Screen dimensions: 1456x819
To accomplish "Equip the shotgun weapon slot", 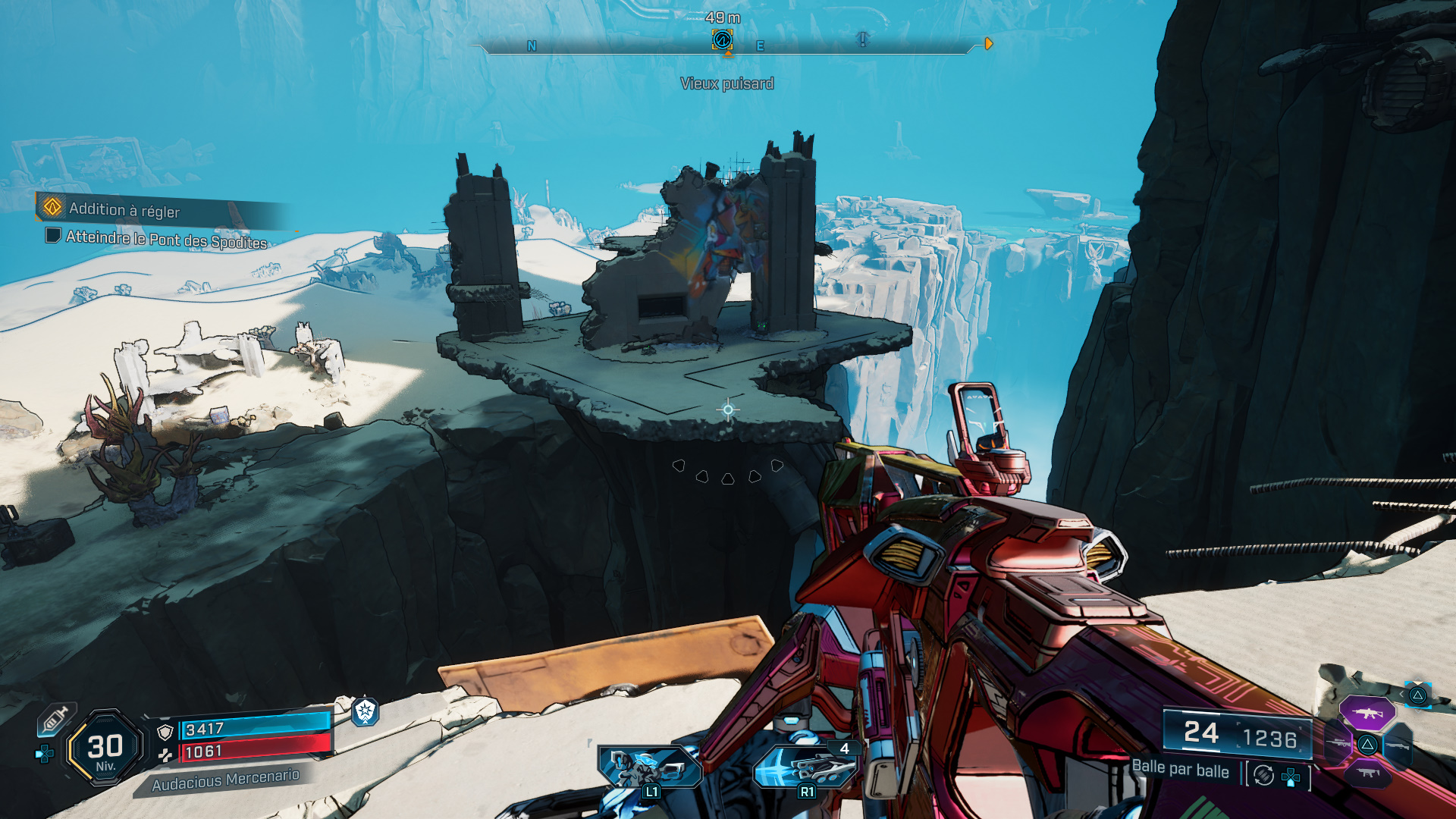I will tap(1397, 746).
